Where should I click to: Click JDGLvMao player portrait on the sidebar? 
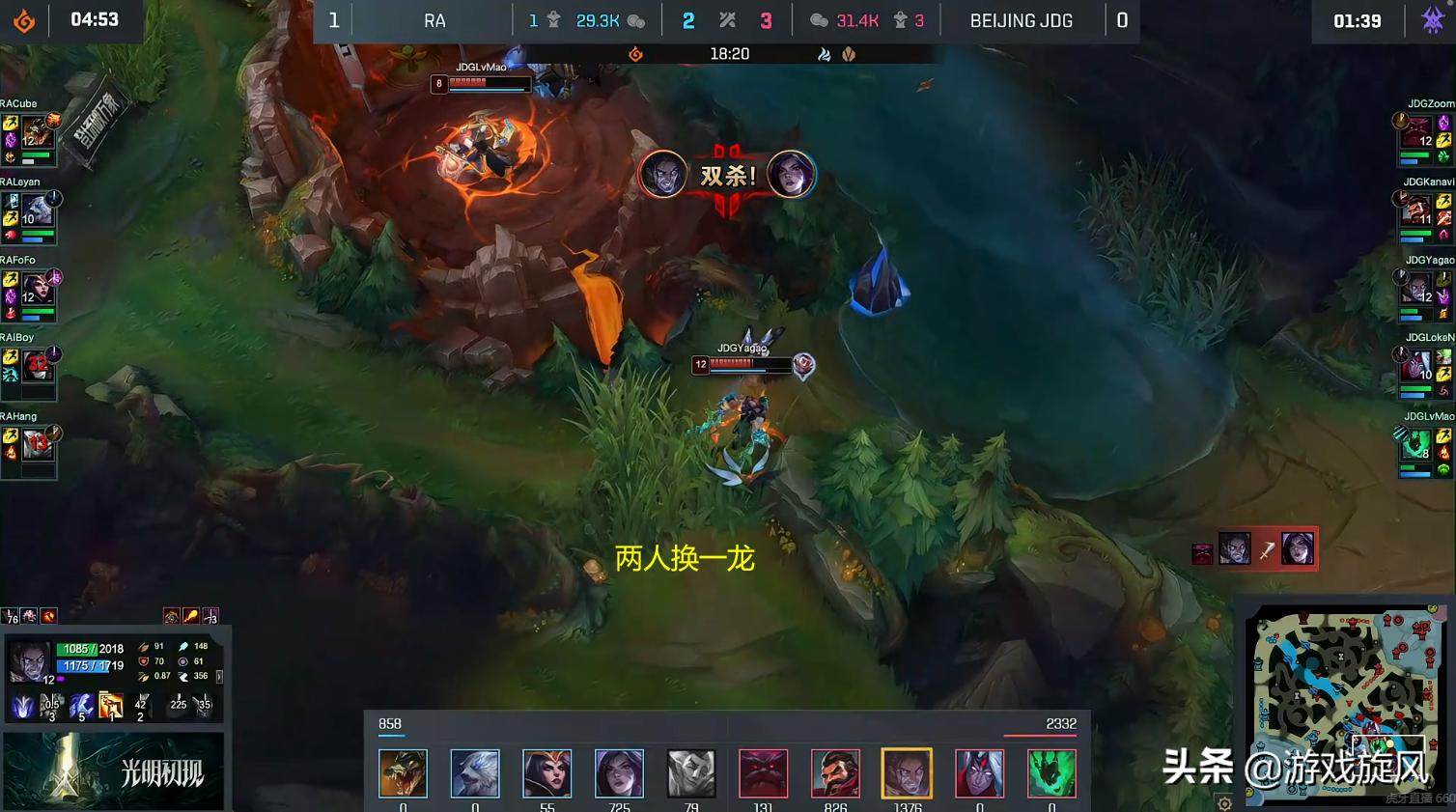point(1416,445)
